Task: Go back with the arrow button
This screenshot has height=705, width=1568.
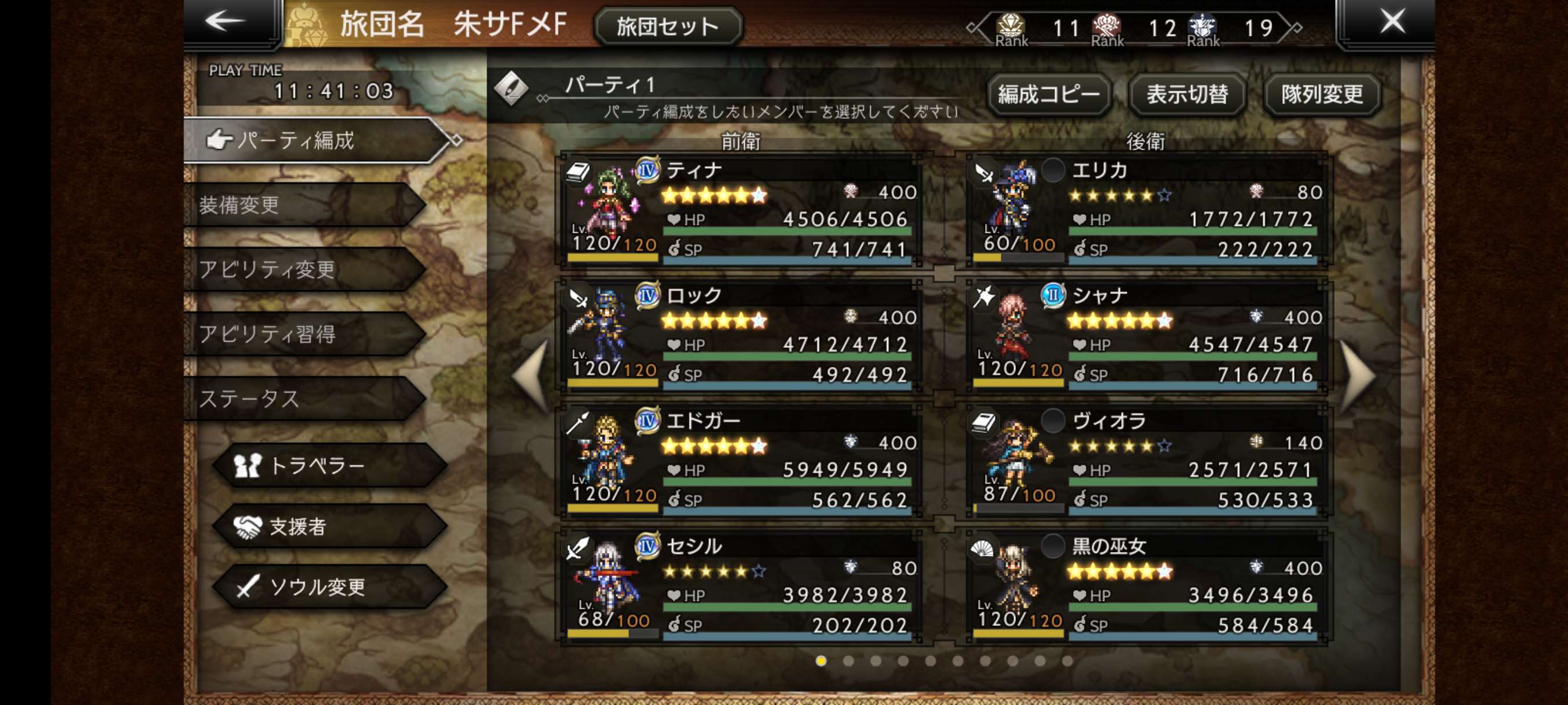Action: (x=227, y=22)
